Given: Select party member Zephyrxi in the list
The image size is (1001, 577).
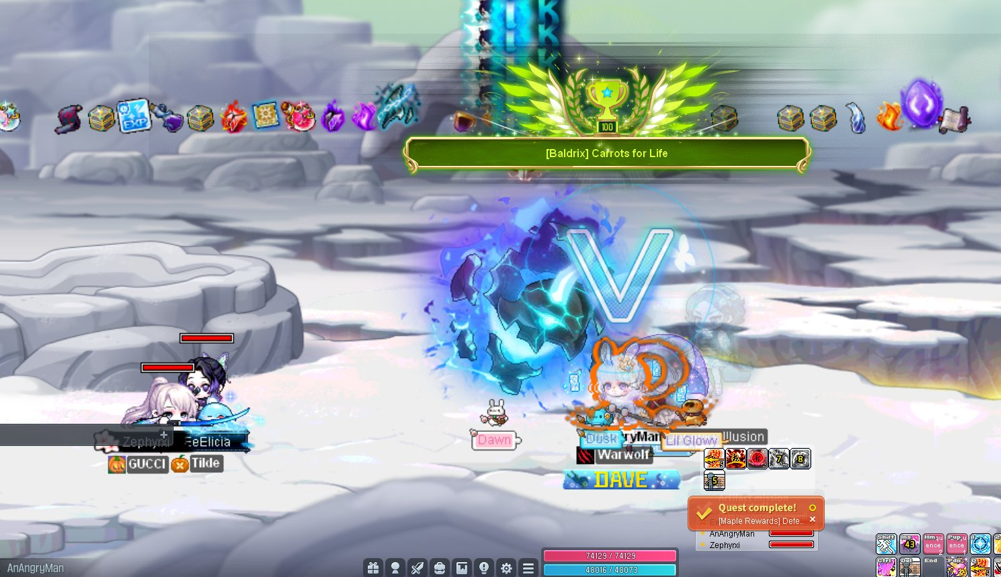Looking at the screenshot, I should coord(725,545).
